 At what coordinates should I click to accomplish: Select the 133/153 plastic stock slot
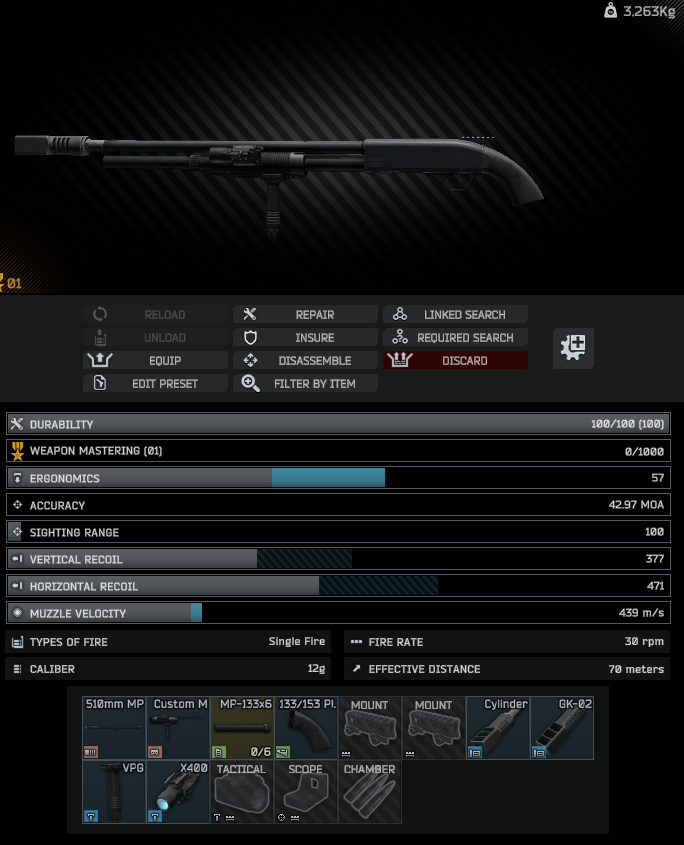[306, 728]
